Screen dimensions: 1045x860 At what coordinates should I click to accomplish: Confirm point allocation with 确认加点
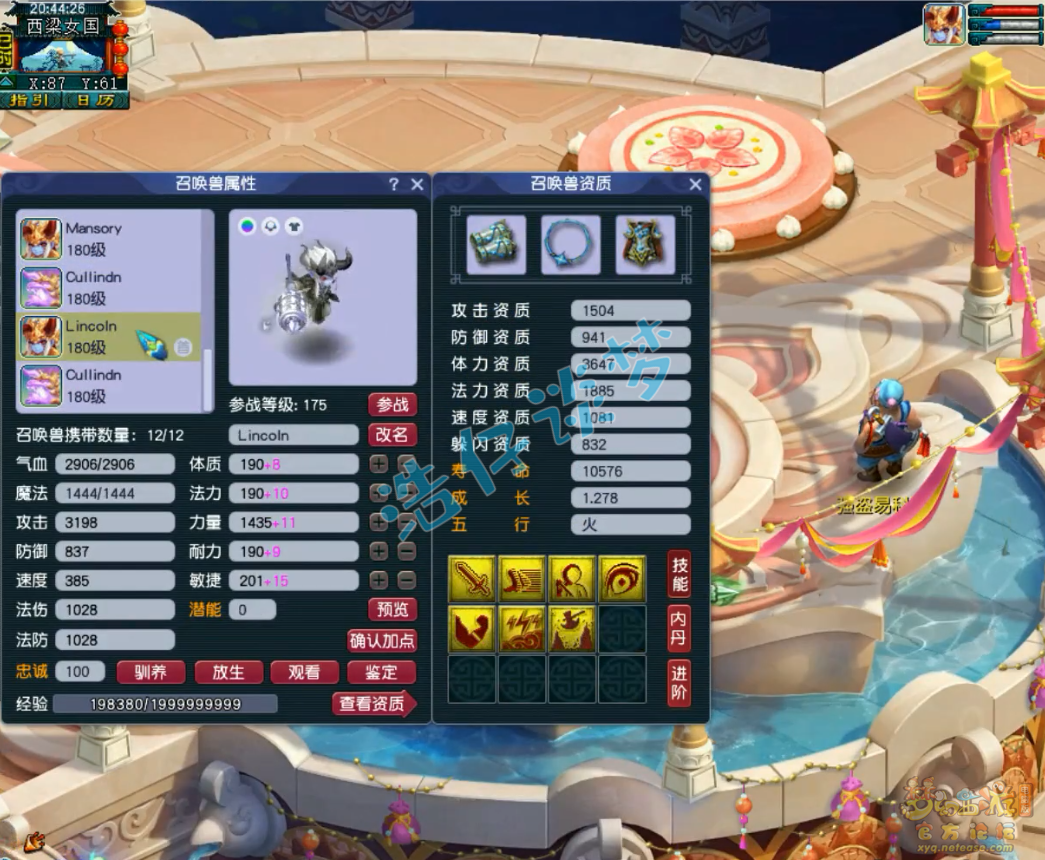(382, 641)
